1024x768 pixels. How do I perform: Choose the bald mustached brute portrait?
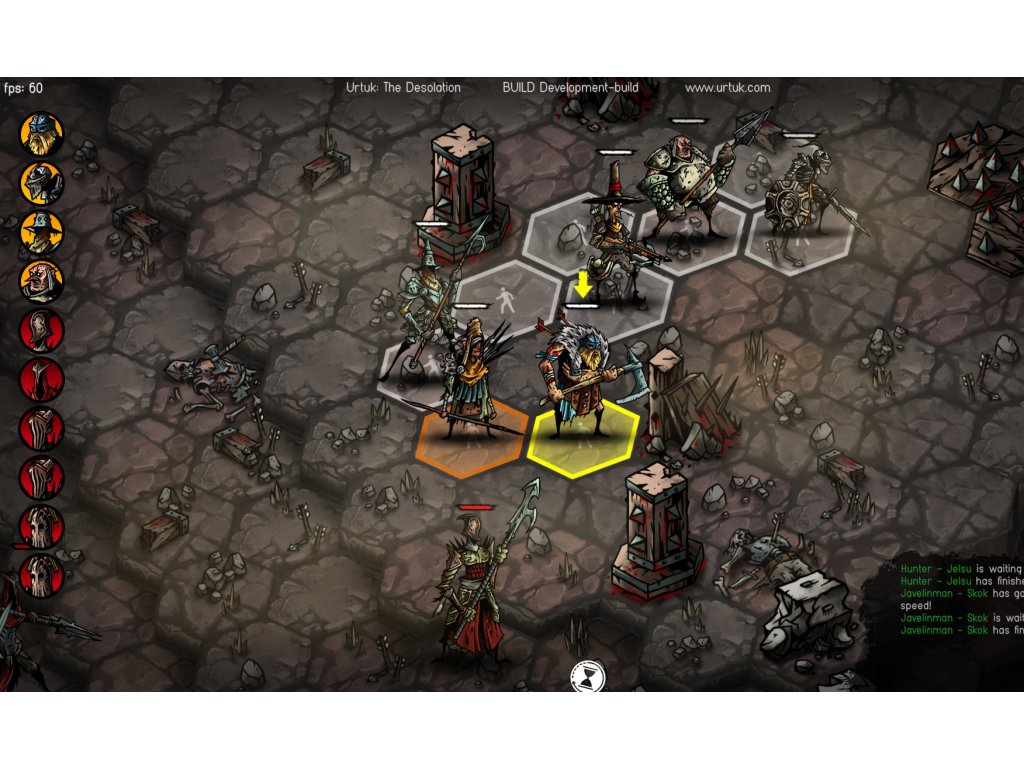point(42,281)
